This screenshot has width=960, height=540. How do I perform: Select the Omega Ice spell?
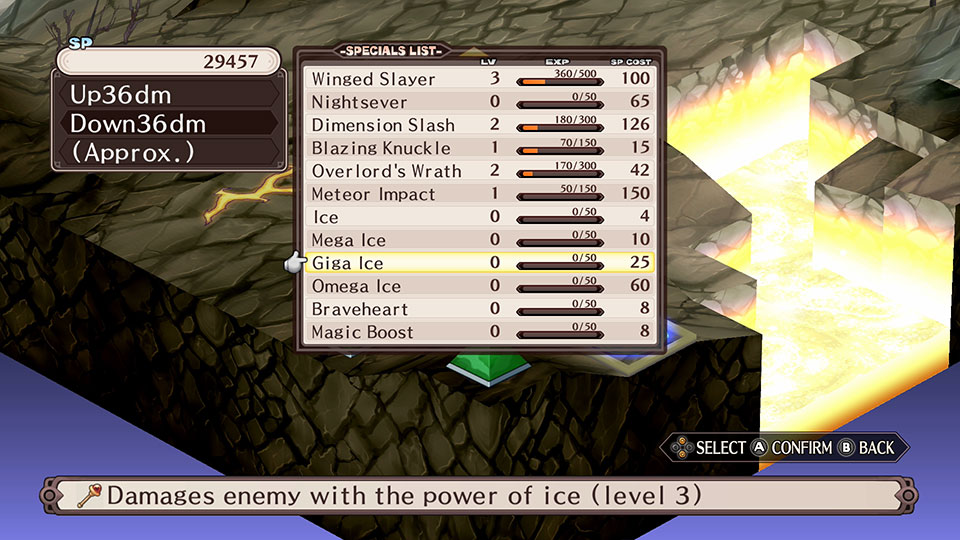[356, 286]
